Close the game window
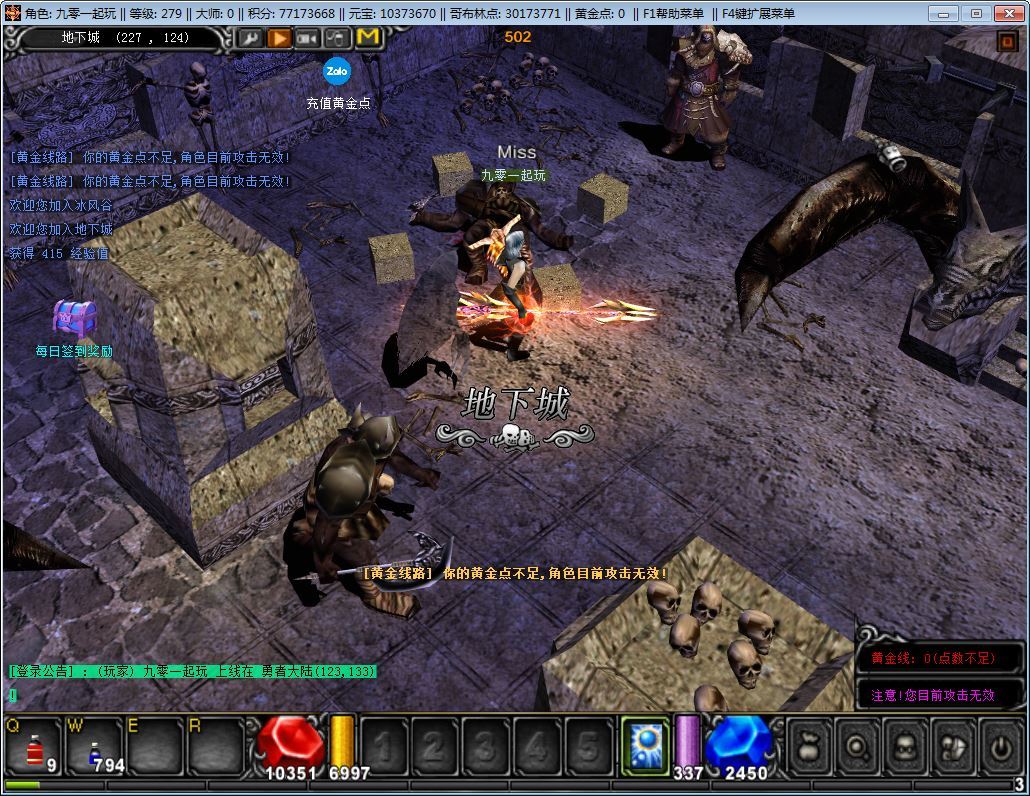 pos(1008,13)
